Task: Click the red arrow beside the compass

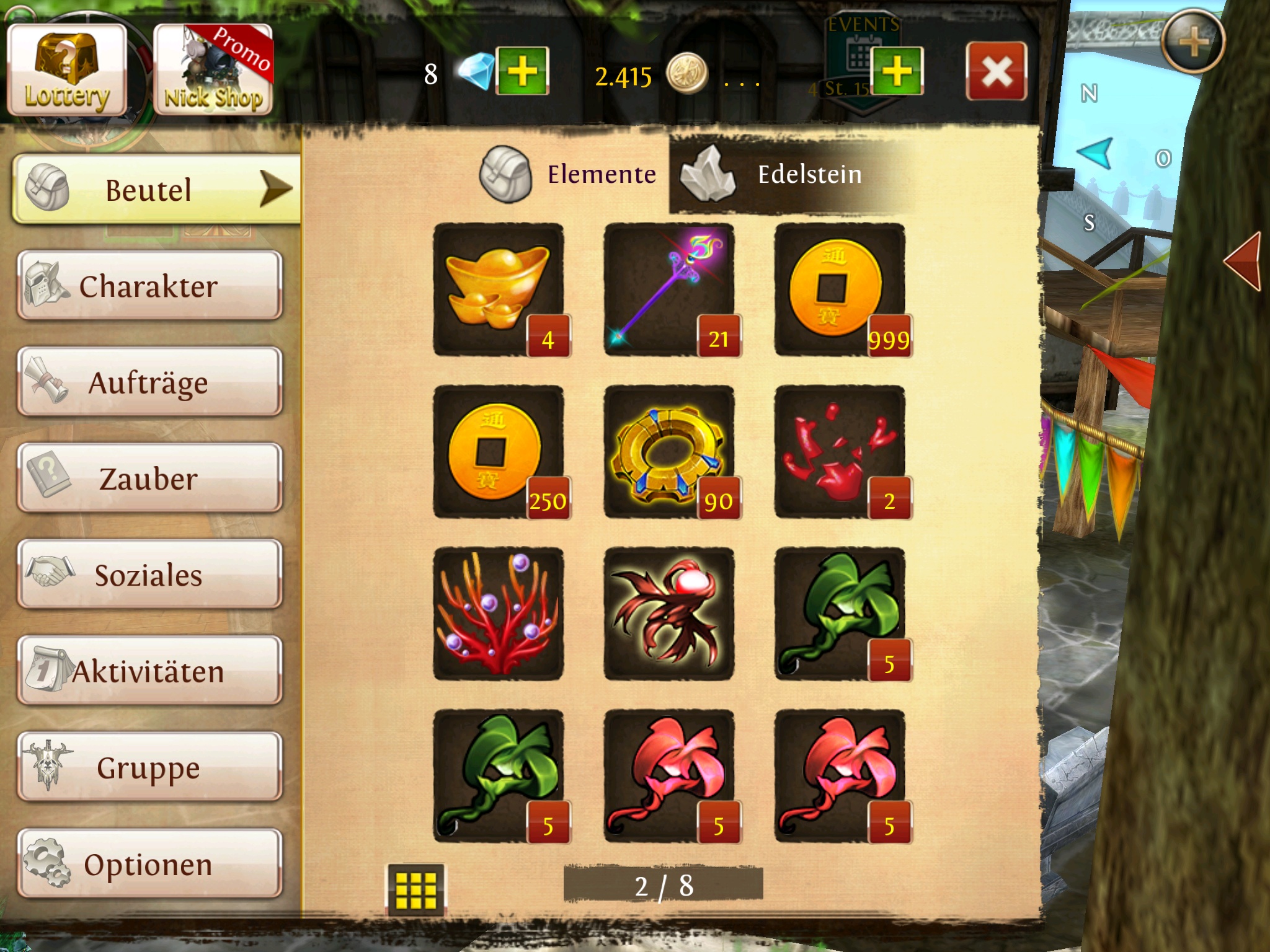Action: [1245, 260]
